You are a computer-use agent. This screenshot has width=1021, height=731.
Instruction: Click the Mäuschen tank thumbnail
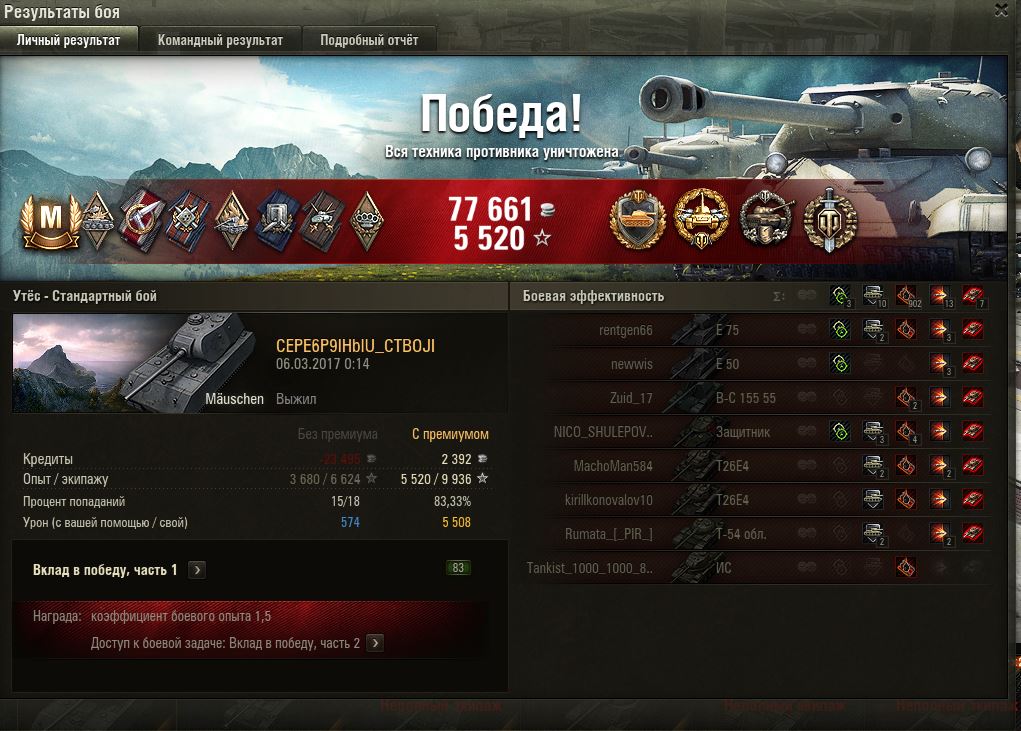[x=138, y=362]
